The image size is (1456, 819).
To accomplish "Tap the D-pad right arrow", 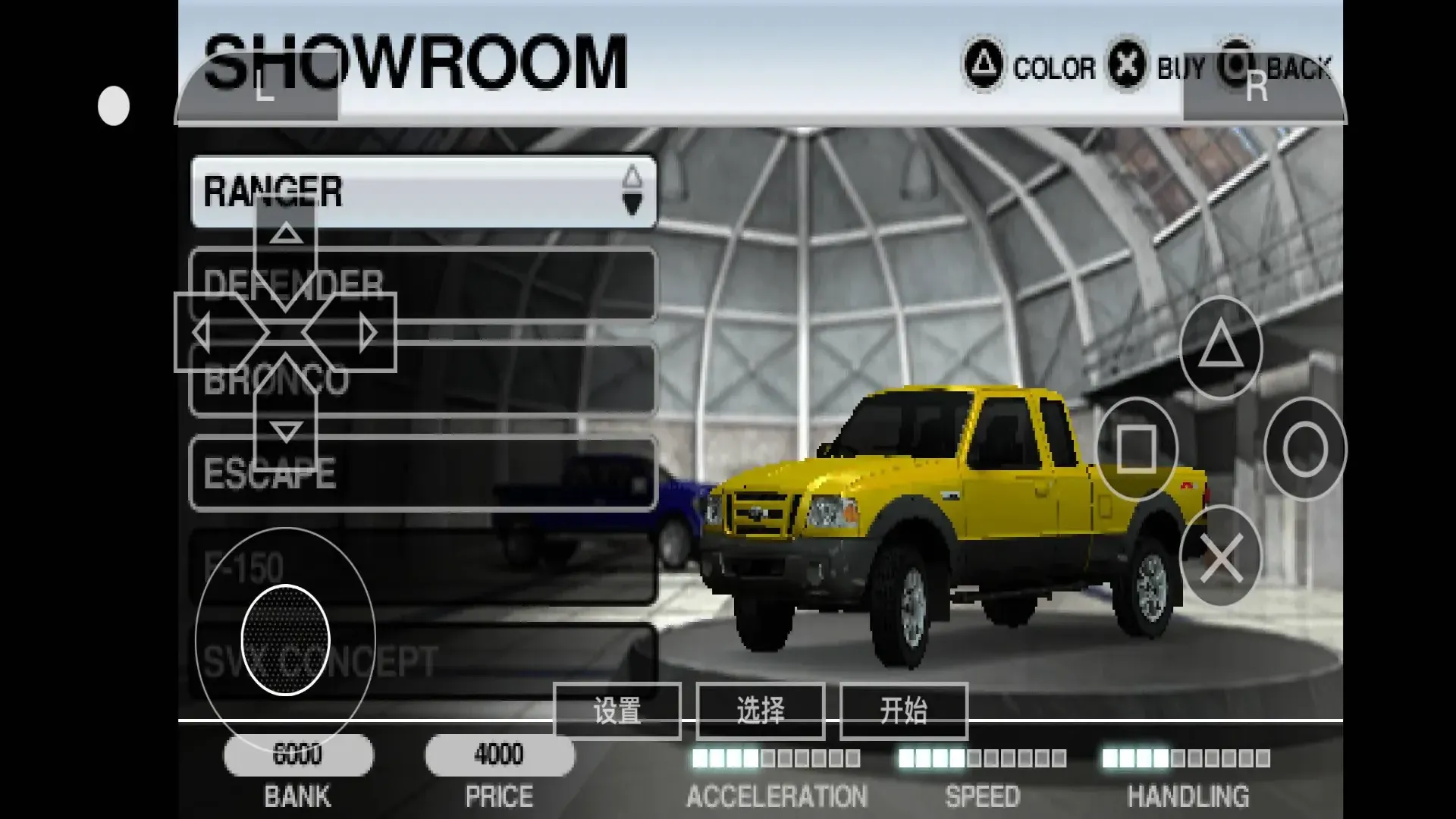I will [369, 333].
